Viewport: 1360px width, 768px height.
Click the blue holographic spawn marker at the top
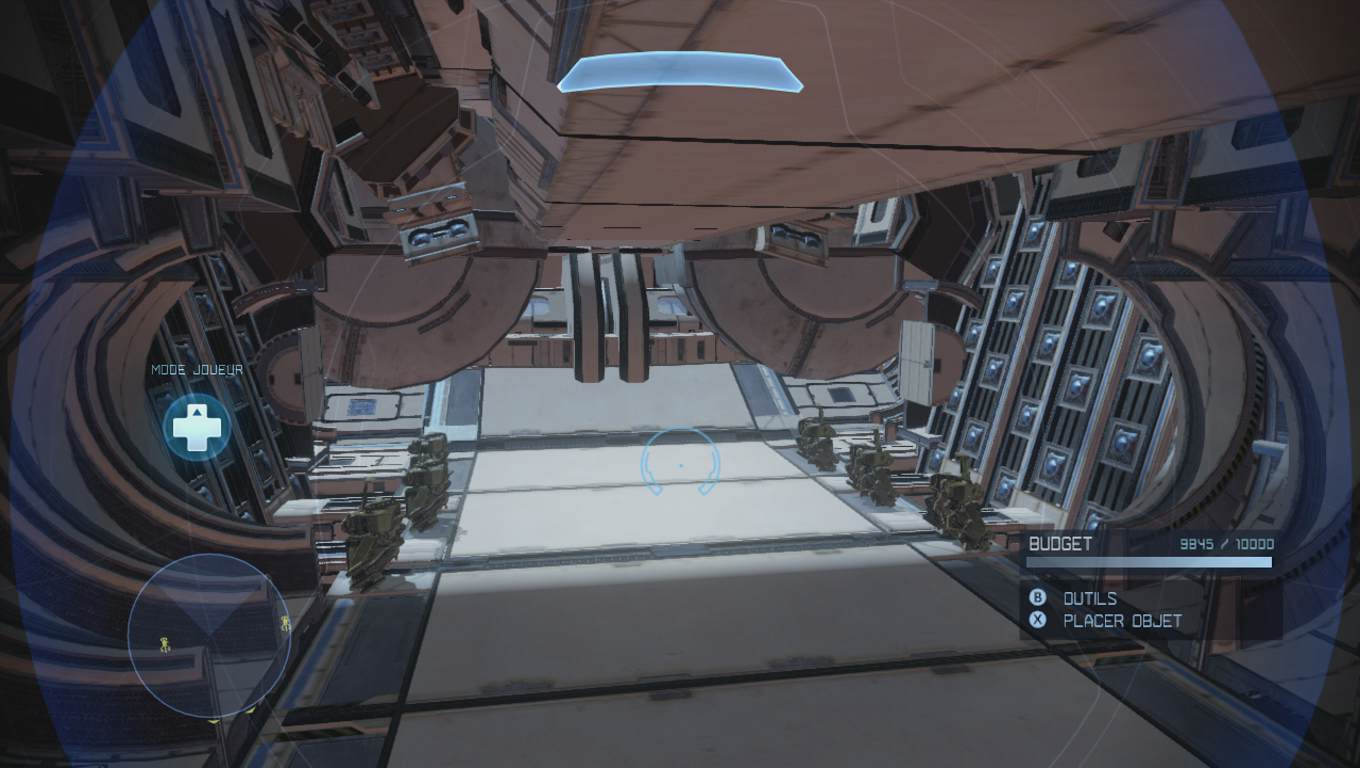click(x=680, y=73)
